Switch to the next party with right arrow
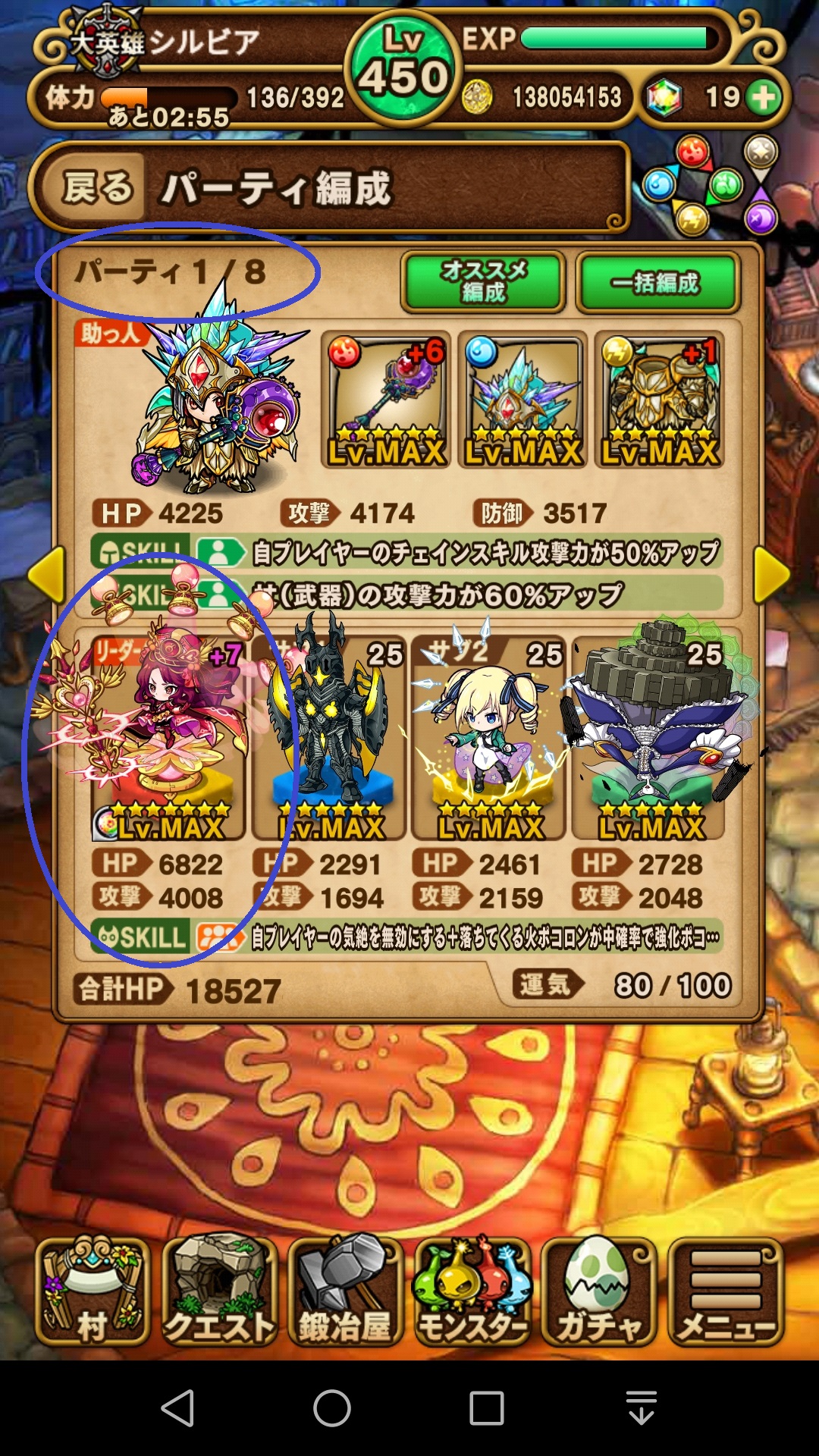Image resolution: width=819 pixels, height=1456 pixels. [x=772, y=576]
